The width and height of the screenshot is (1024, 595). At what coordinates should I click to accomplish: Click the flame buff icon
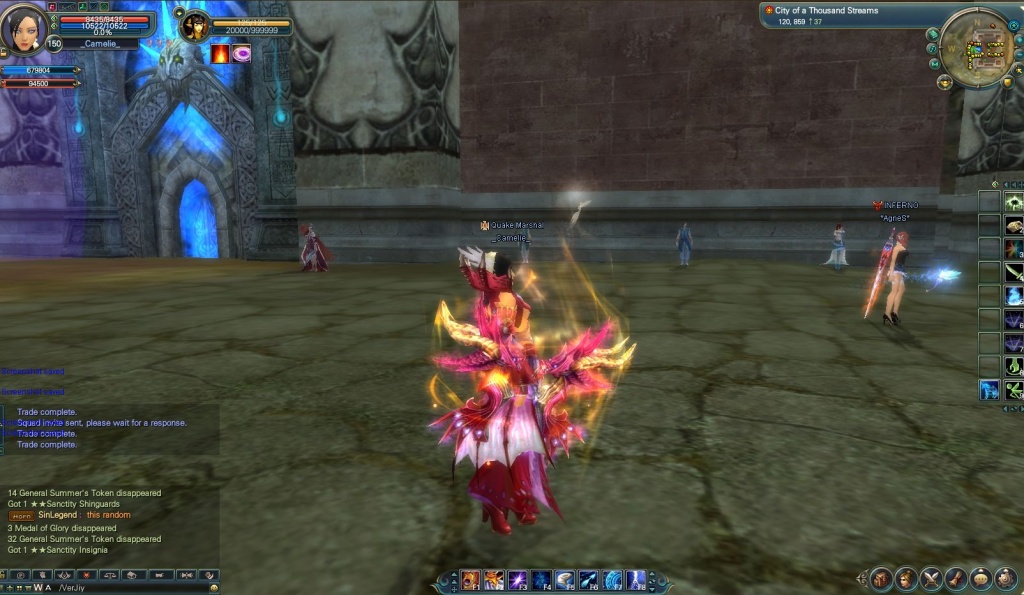tap(220, 54)
